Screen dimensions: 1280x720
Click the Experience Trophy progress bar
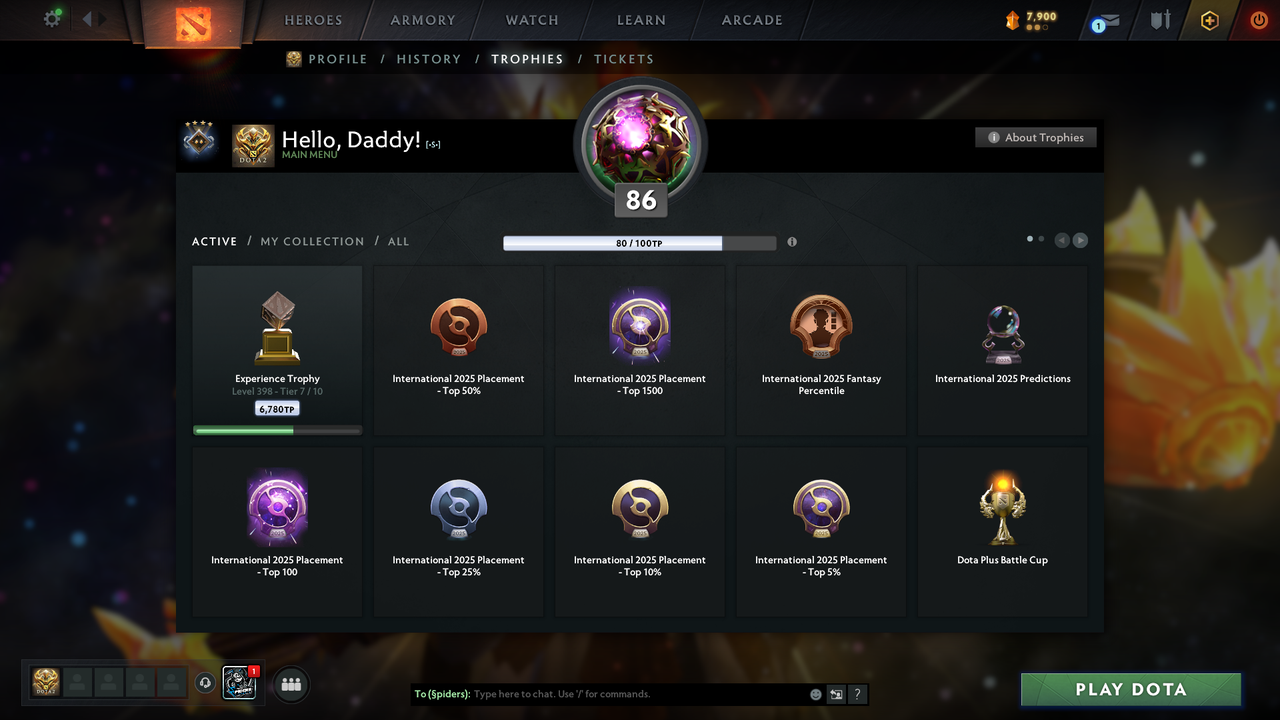pos(277,430)
